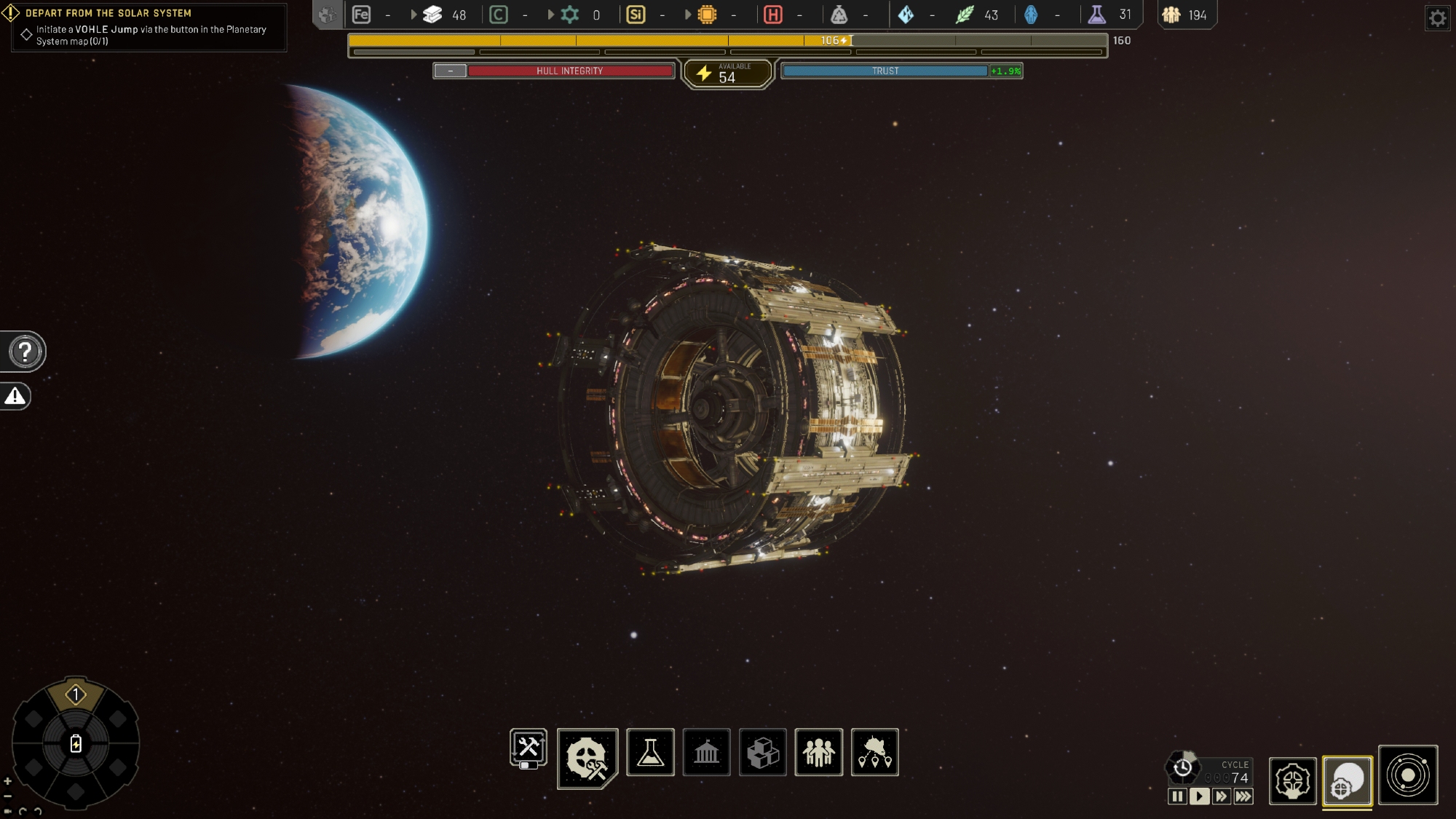Set game speed to double fast-forward

tap(1221, 796)
